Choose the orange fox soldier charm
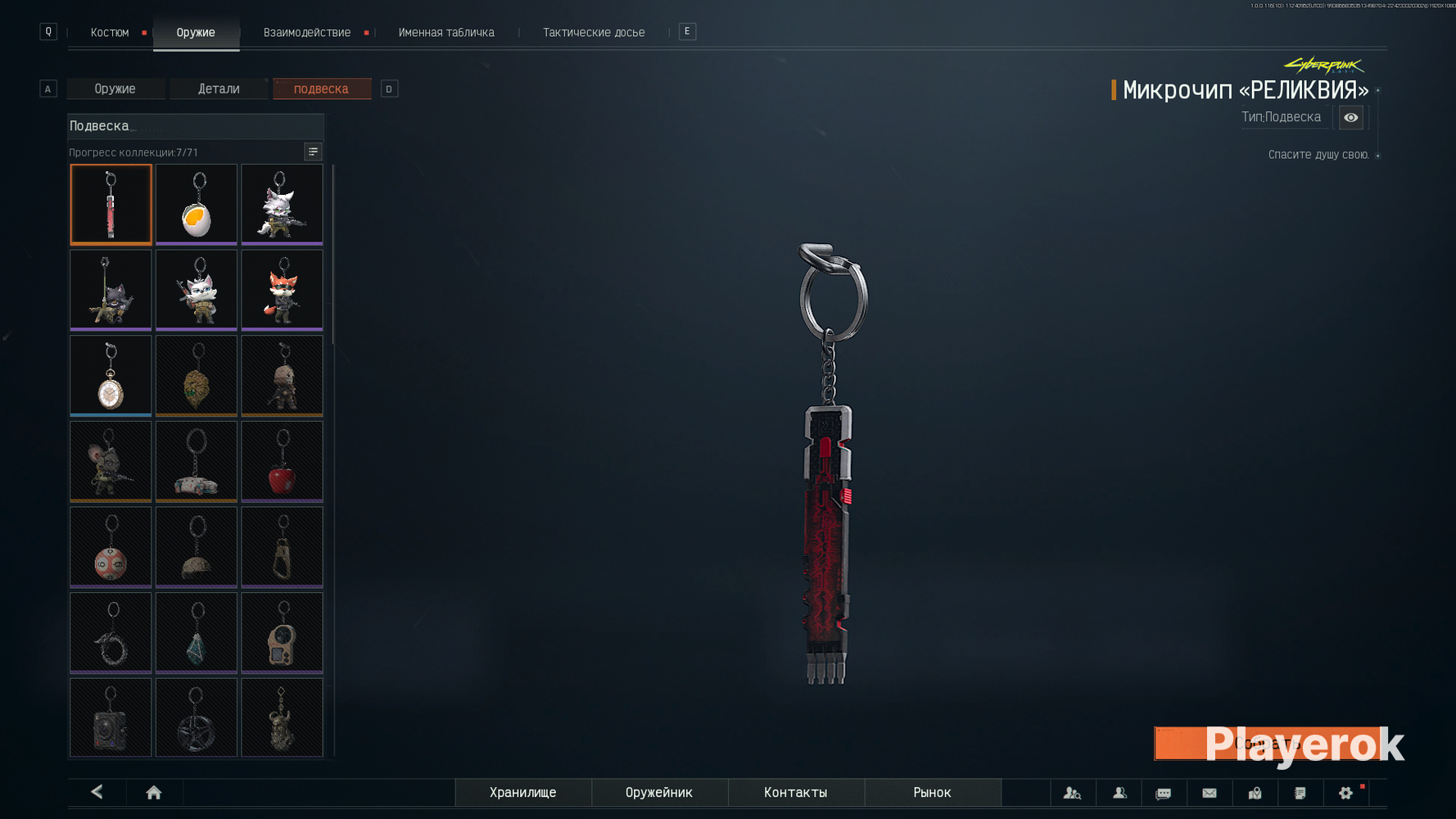Image resolution: width=1456 pixels, height=819 pixels. tap(282, 290)
